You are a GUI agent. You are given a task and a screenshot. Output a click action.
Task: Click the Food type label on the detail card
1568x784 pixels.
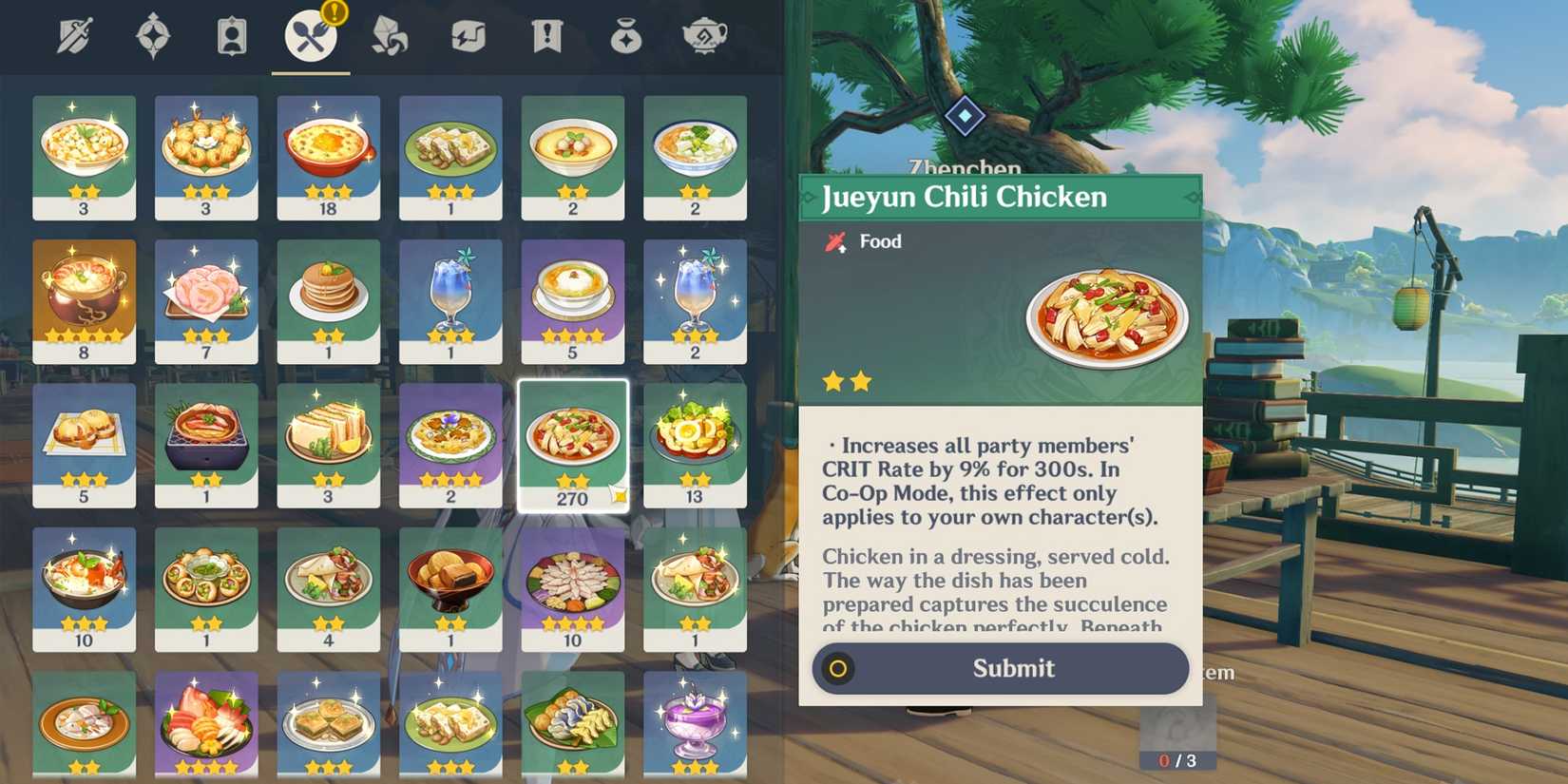point(879,241)
